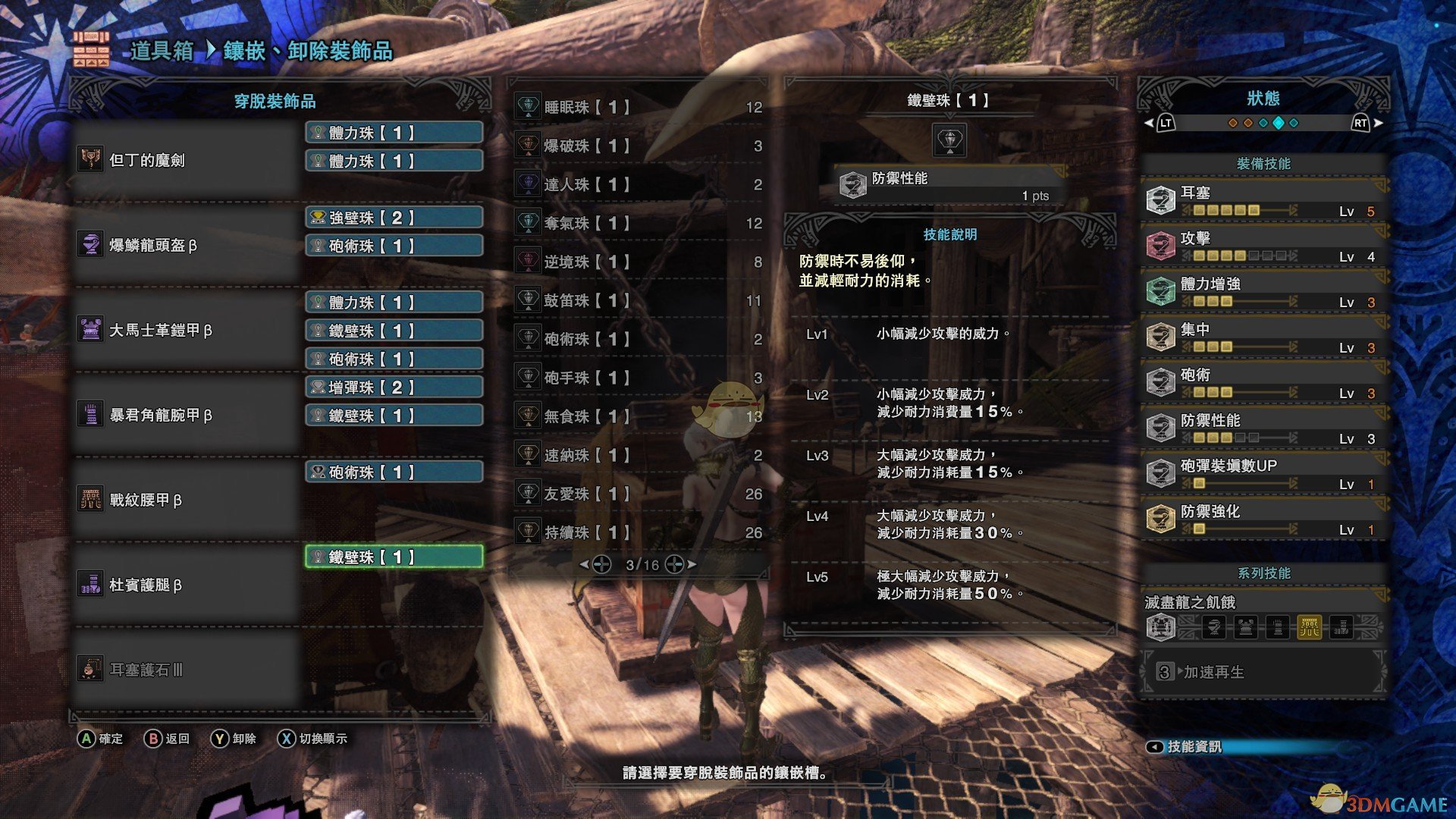
Task: Pick the 達人珠【1】 decoration entry
Action: (x=637, y=184)
